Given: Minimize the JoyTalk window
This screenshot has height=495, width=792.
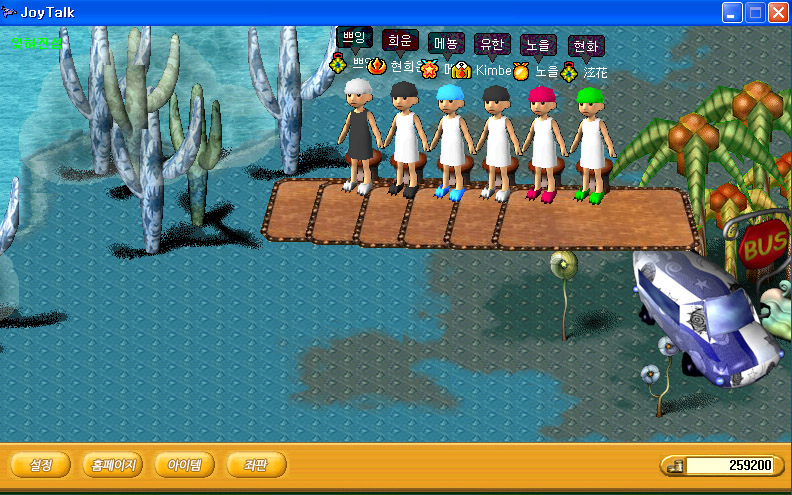Looking at the screenshot, I should click(732, 12).
